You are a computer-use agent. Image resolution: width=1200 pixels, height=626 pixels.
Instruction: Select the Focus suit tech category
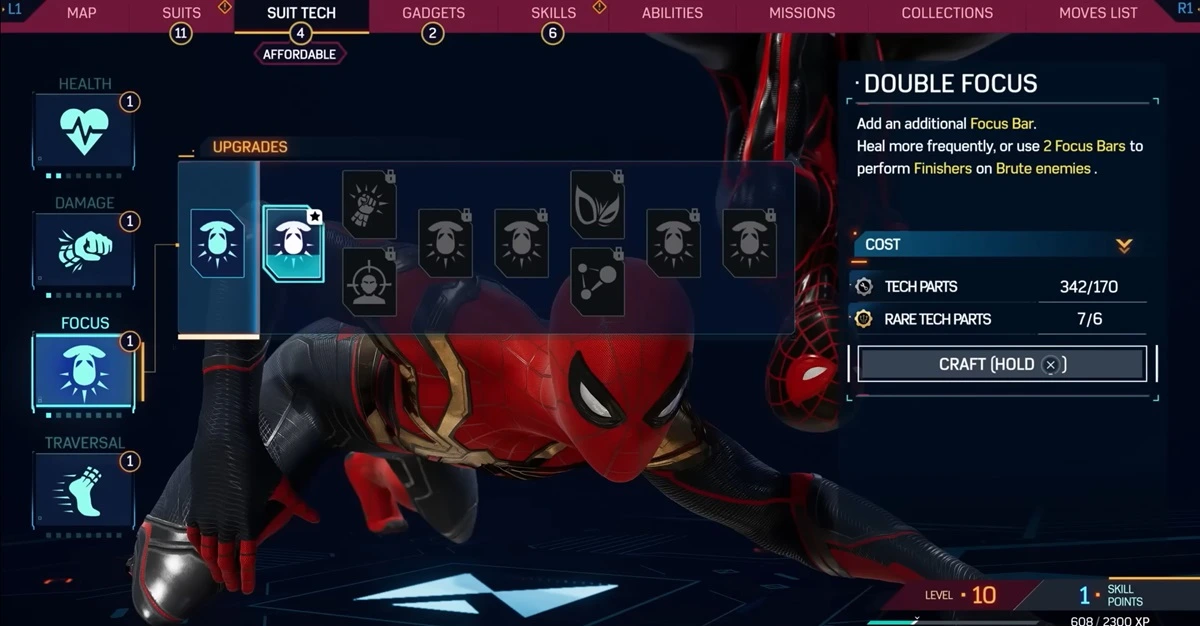coord(84,368)
